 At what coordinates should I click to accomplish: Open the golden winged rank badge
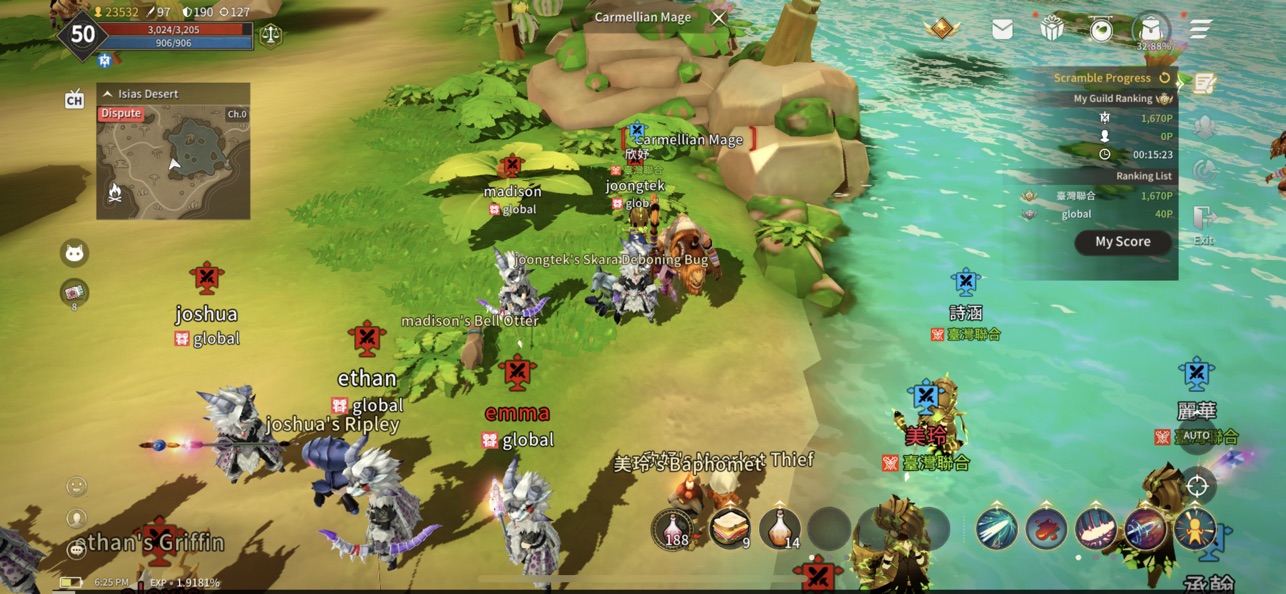point(942,29)
